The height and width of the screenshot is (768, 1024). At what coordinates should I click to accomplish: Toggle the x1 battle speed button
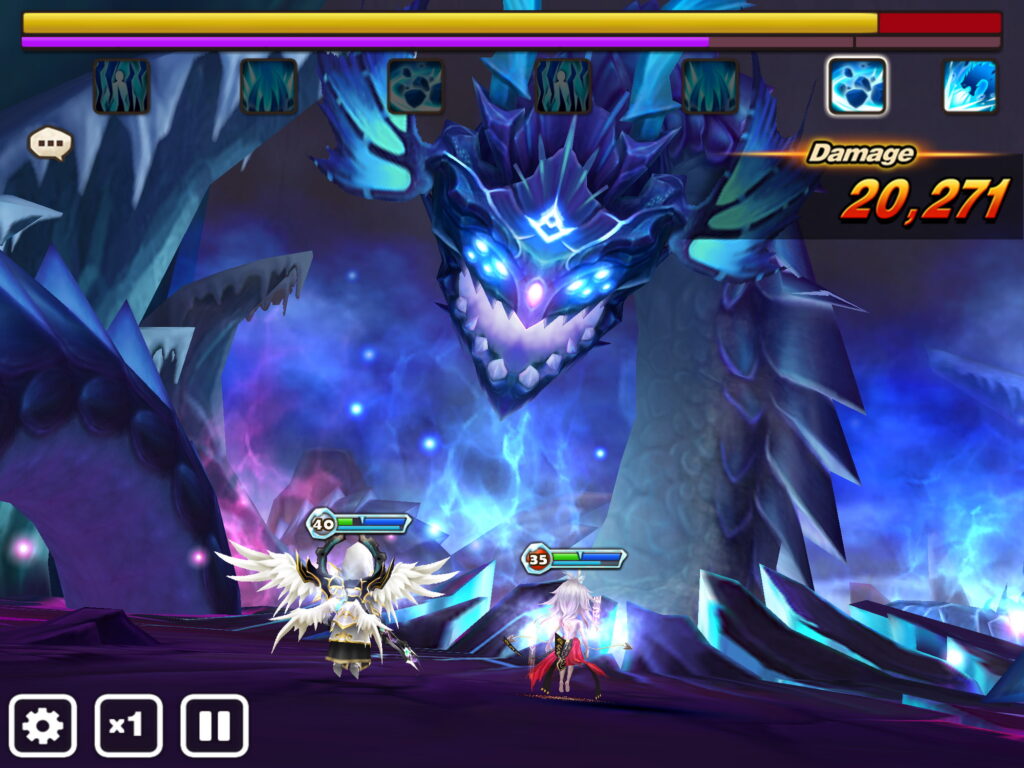point(128,725)
